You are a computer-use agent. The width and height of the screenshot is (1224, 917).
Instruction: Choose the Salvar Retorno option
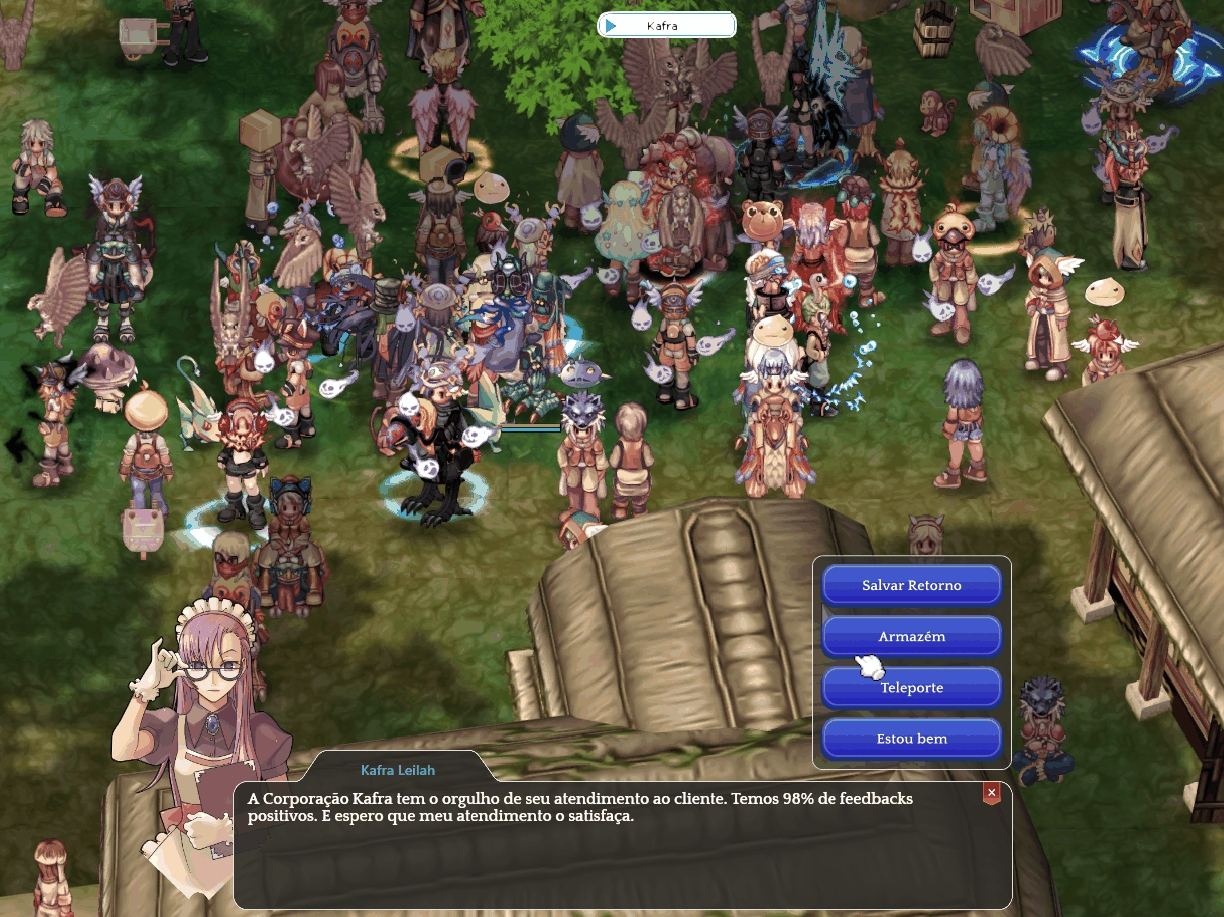tap(911, 585)
